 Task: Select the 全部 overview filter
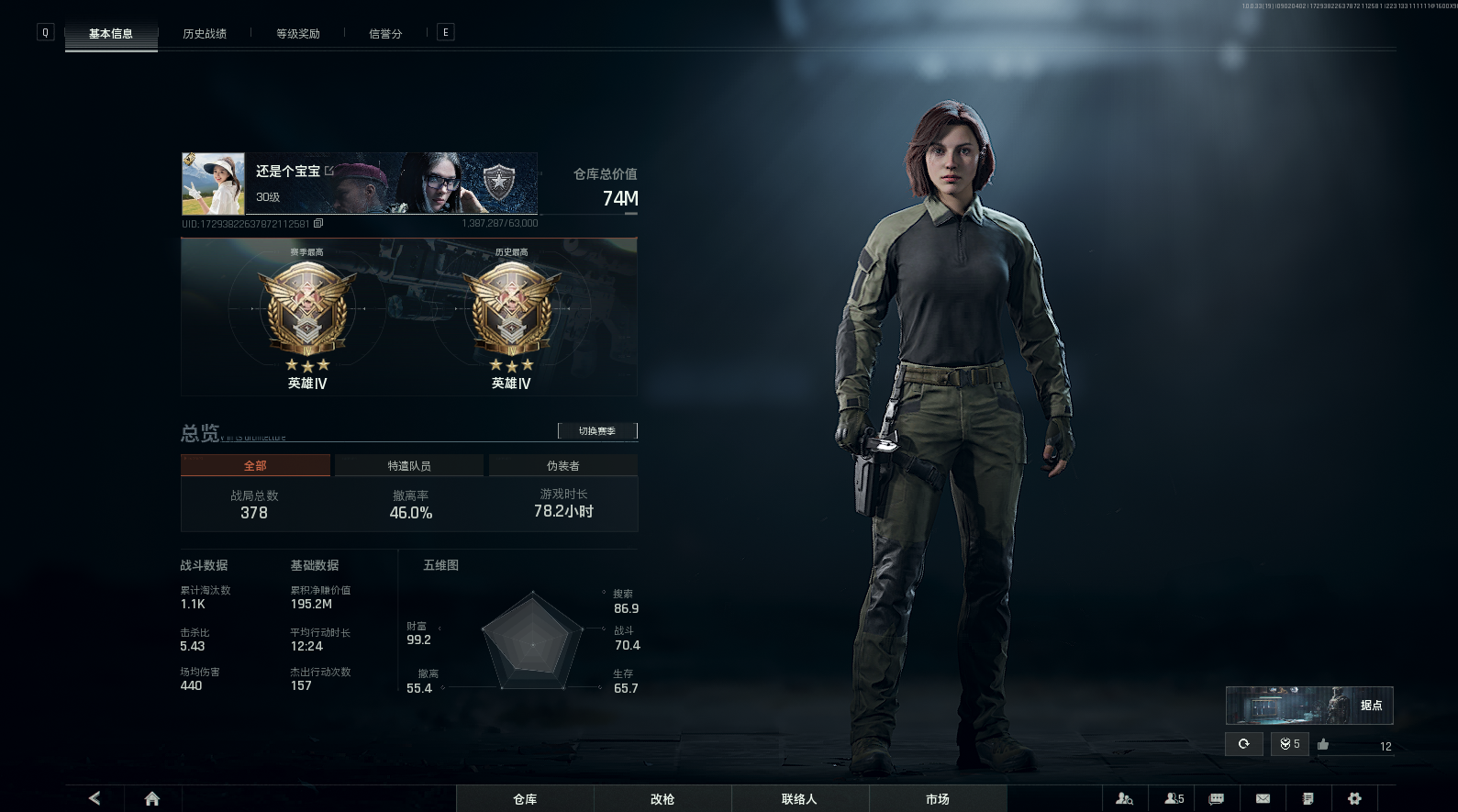[x=255, y=466]
